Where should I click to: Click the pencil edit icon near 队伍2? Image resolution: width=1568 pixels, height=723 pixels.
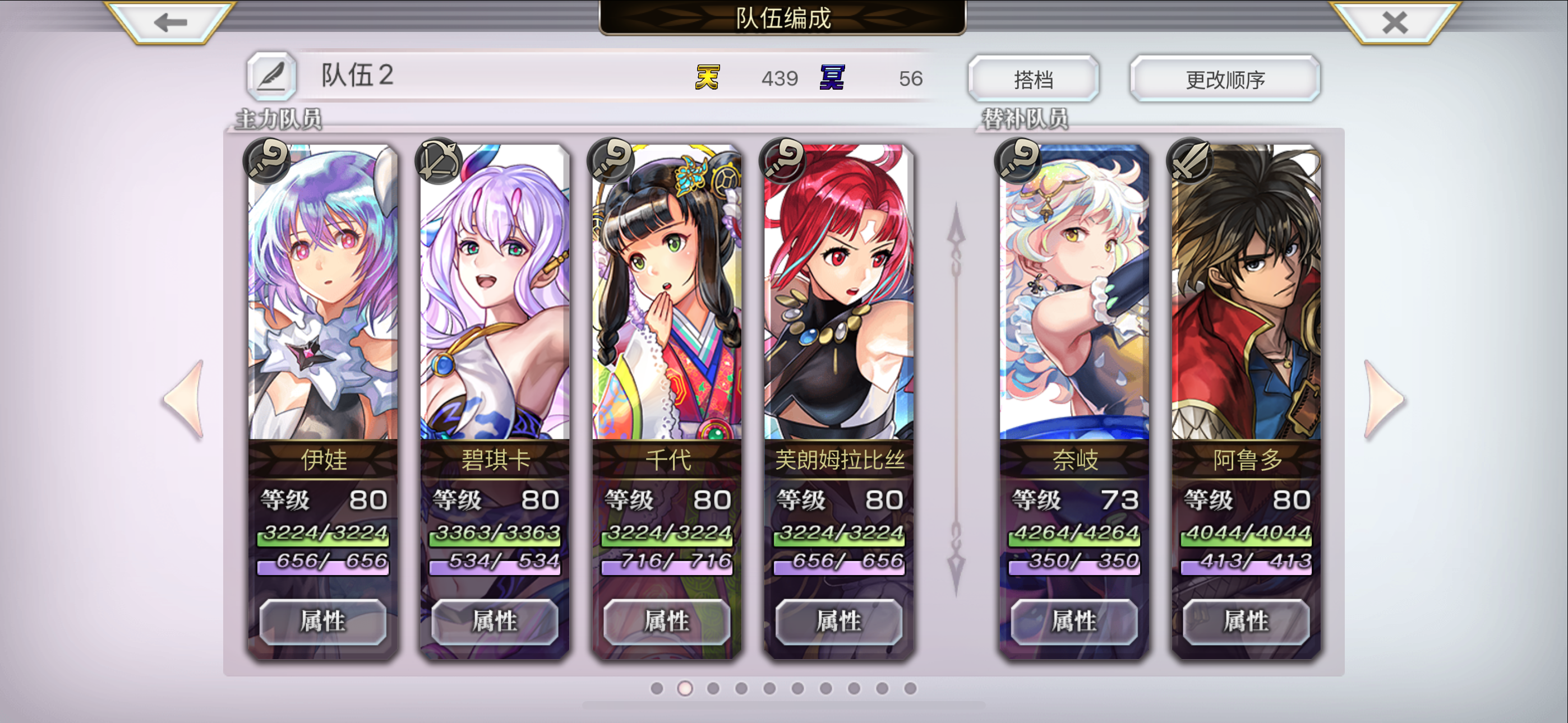point(272,76)
